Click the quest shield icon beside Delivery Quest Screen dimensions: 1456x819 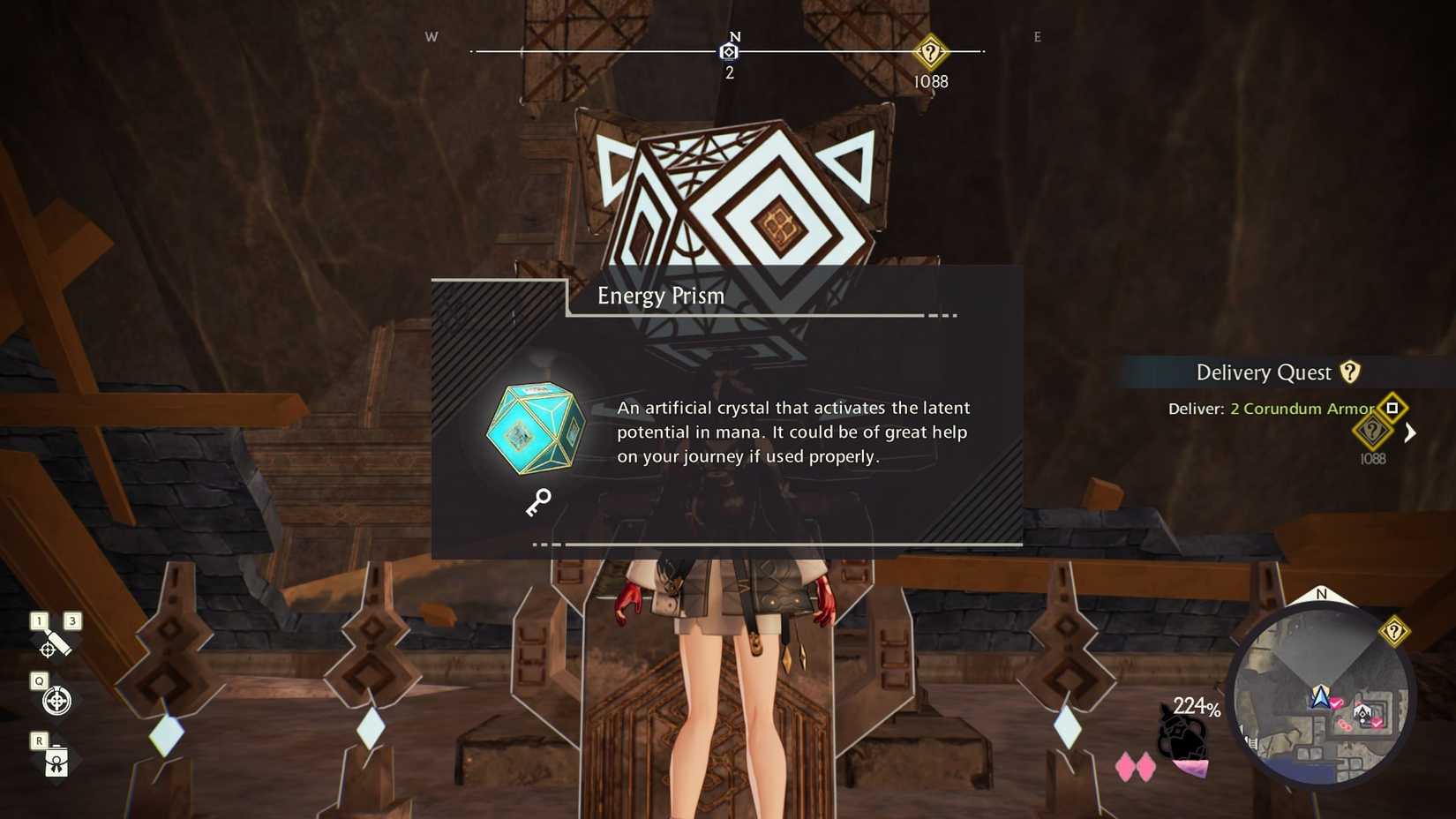(1349, 372)
